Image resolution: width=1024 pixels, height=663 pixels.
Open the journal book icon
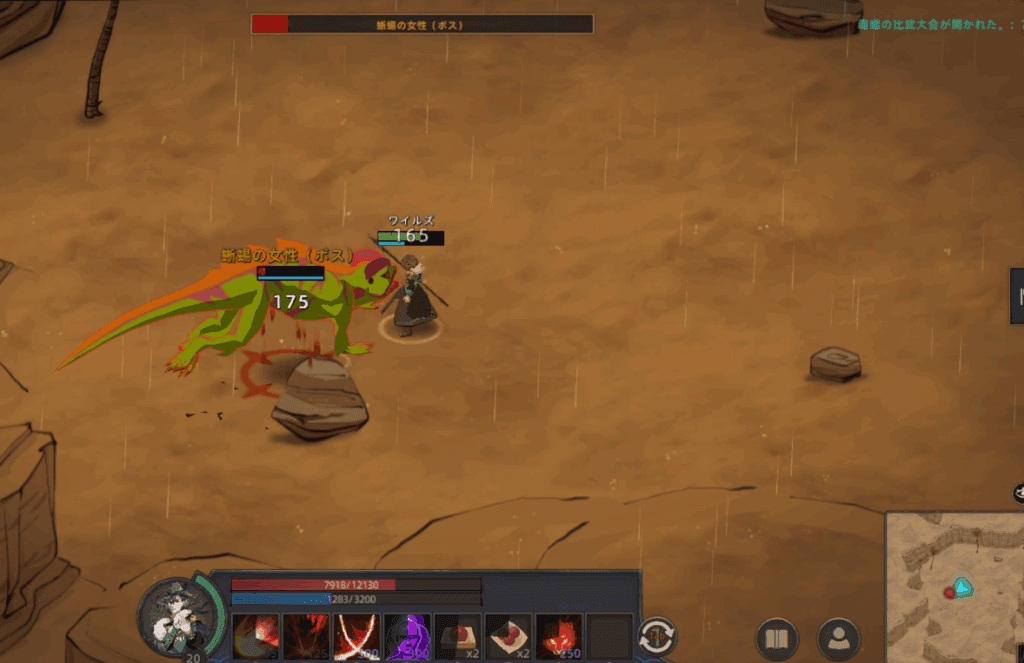(x=776, y=639)
